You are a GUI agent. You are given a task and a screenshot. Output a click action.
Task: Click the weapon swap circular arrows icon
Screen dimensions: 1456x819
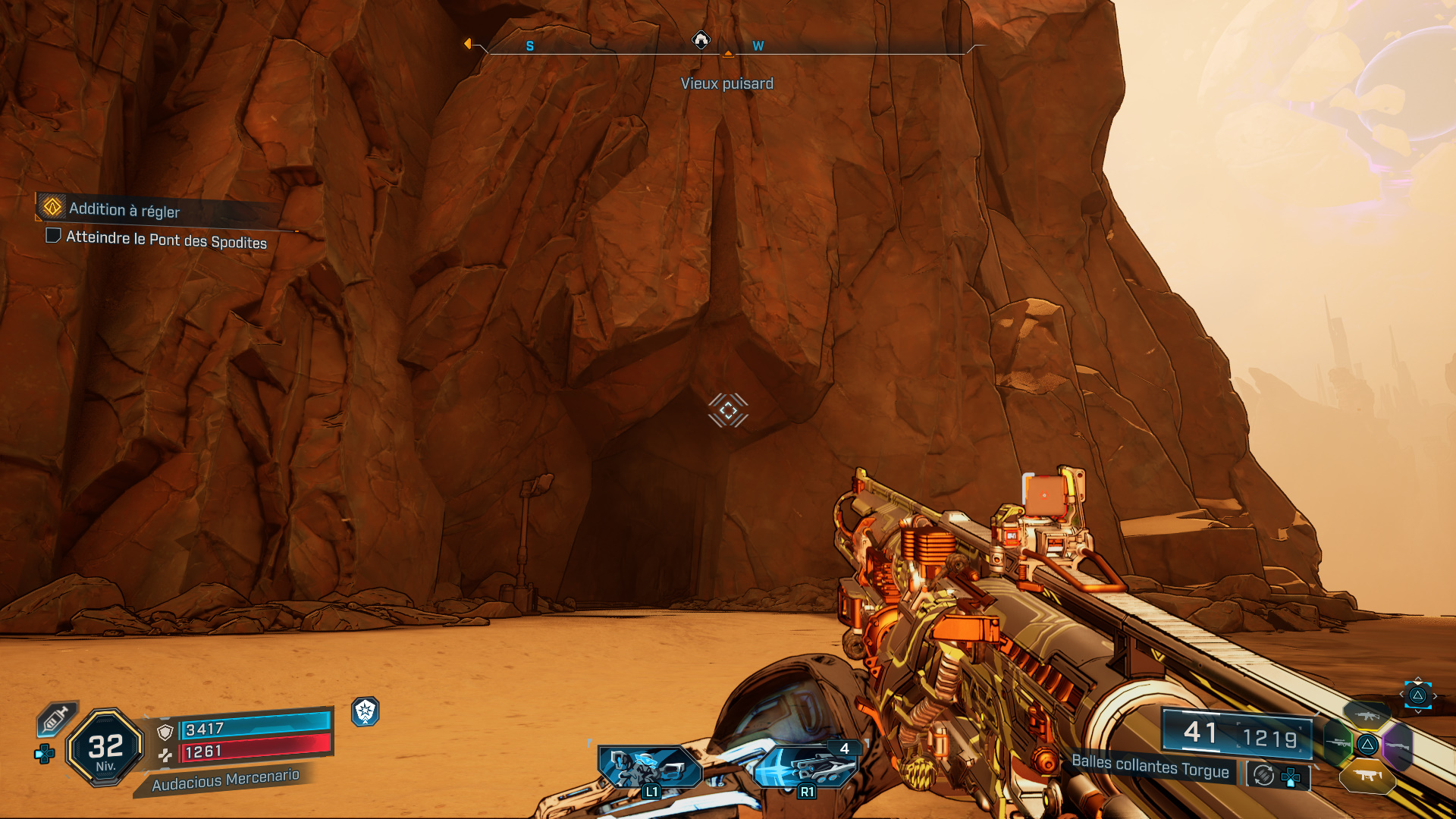pyautogui.click(x=1262, y=775)
